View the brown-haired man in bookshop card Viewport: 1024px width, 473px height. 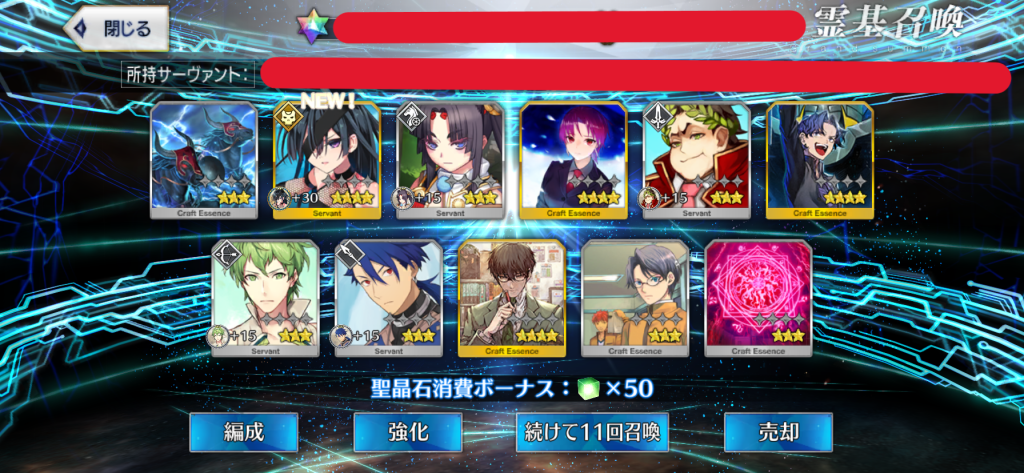point(512,298)
